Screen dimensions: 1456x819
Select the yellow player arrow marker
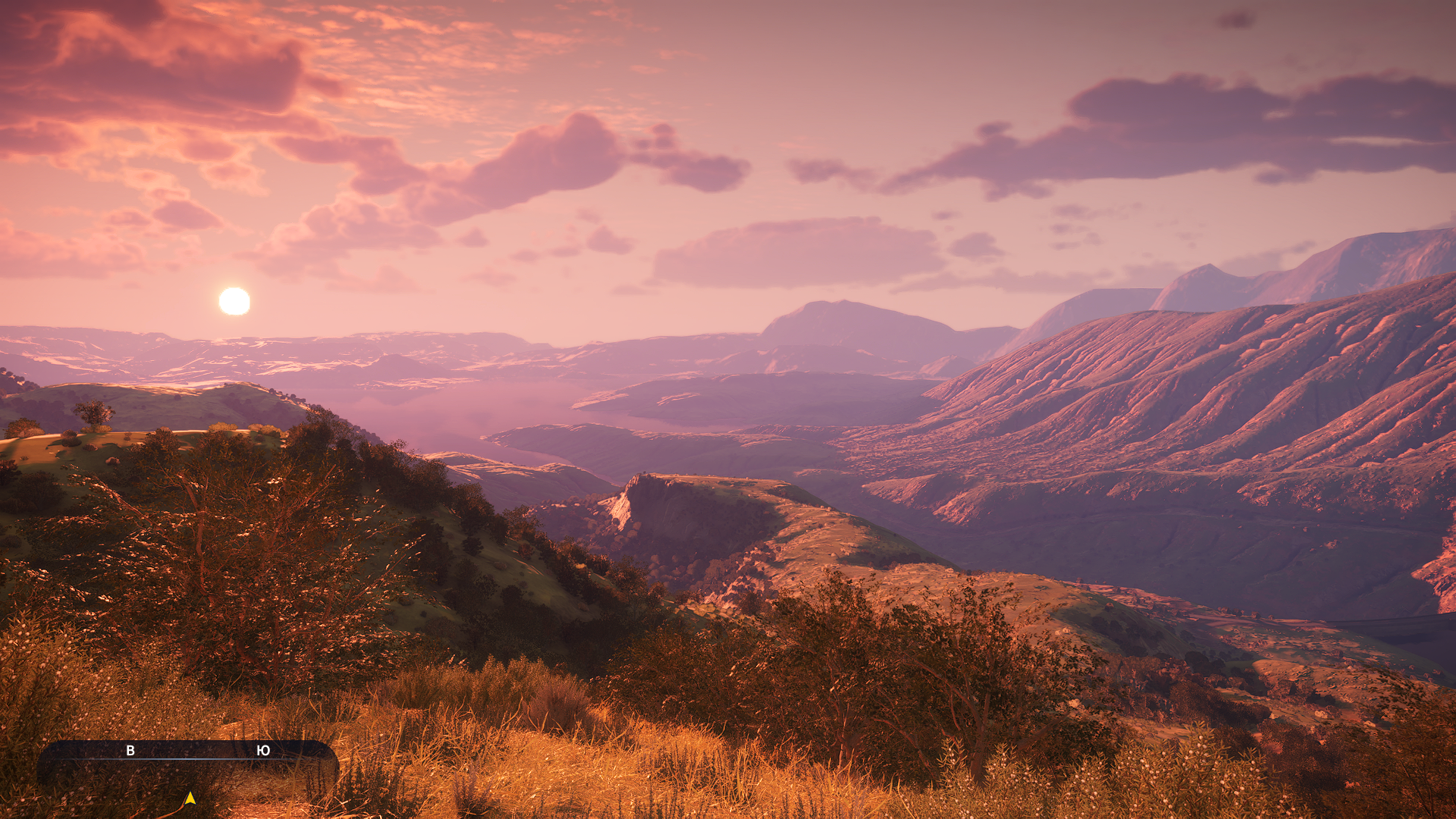point(190,799)
